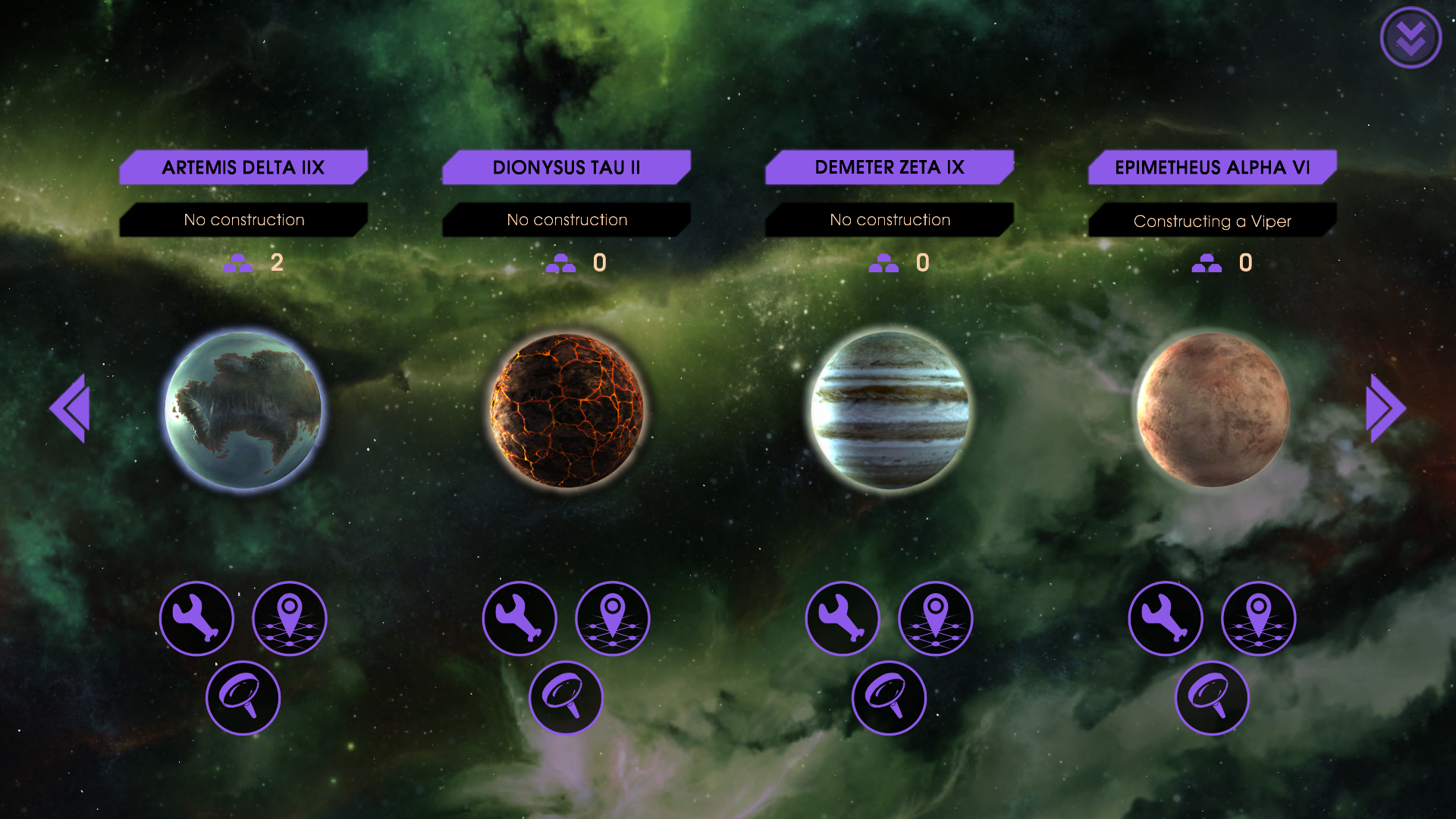Select the rally point icon under Artemis Delta IIX
This screenshot has height=819, width=1456.
click(290, 618)
